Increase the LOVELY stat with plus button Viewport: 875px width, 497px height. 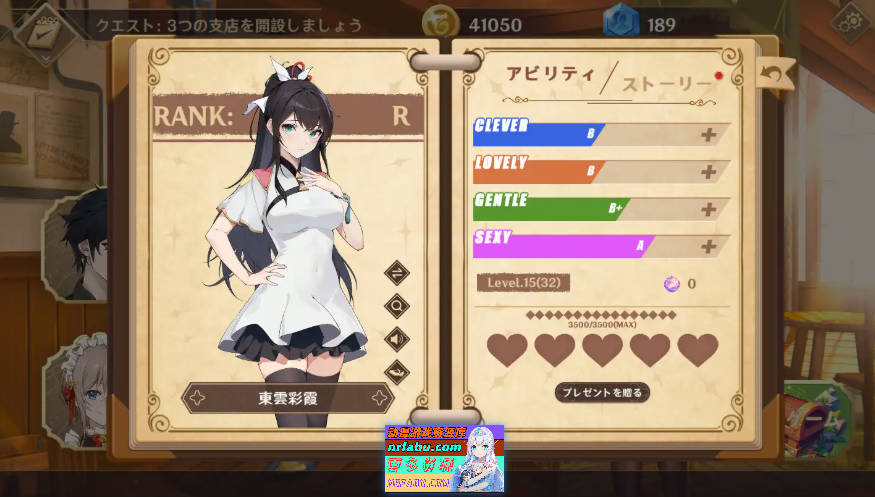pyautogui.click(x=709, y=172)
